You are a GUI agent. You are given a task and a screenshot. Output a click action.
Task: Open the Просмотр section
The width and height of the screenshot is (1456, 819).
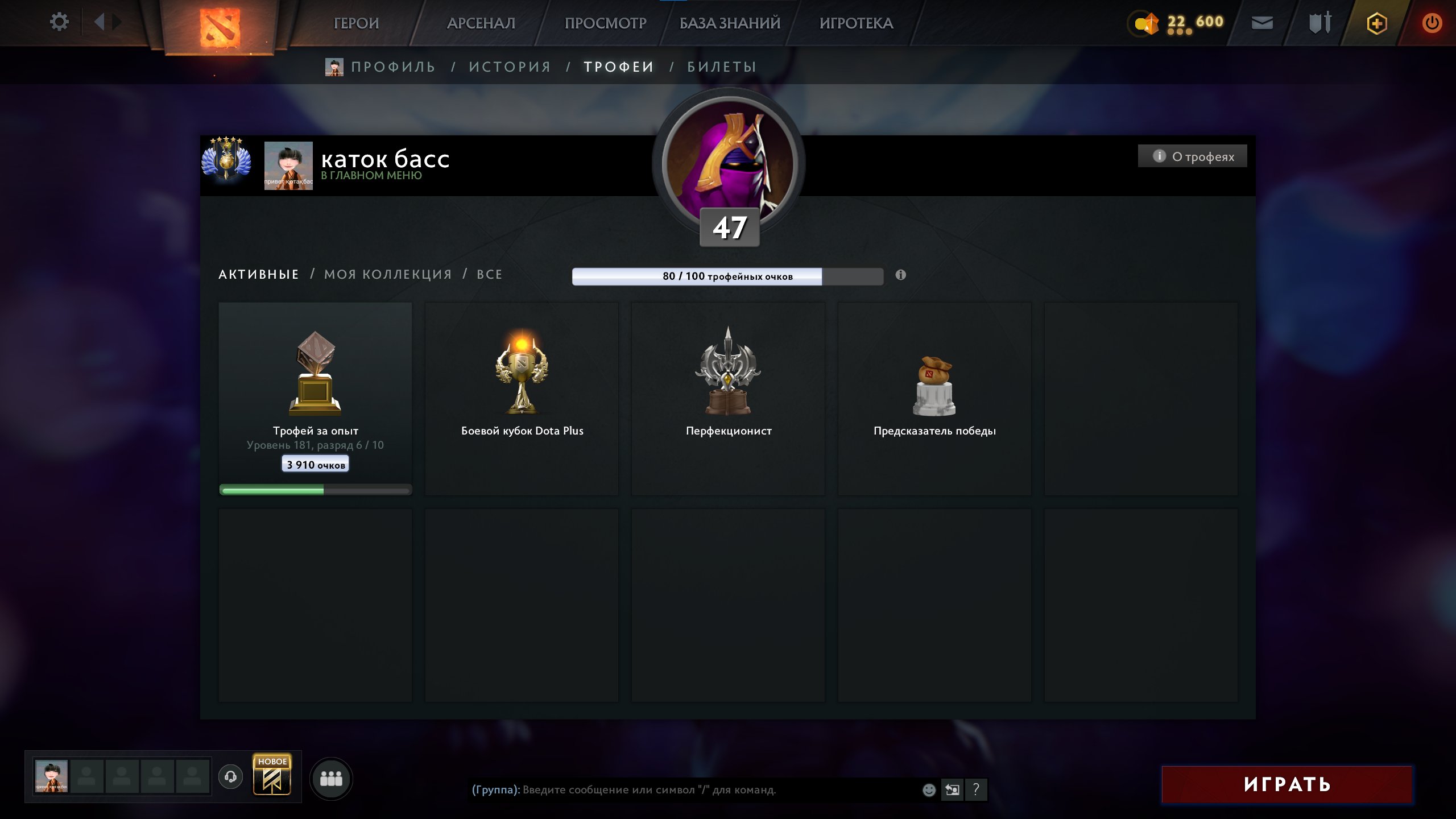605,23
